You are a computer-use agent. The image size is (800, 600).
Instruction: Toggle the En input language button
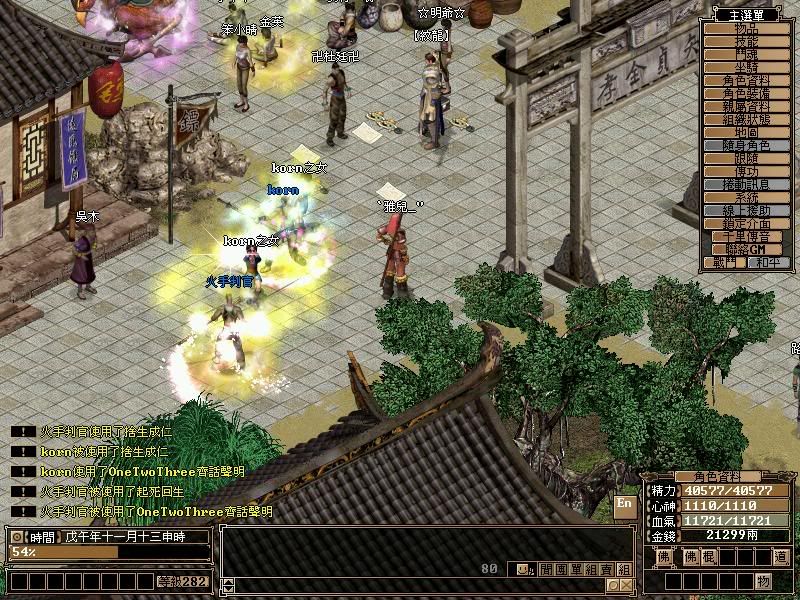click(x=625, y=506)
